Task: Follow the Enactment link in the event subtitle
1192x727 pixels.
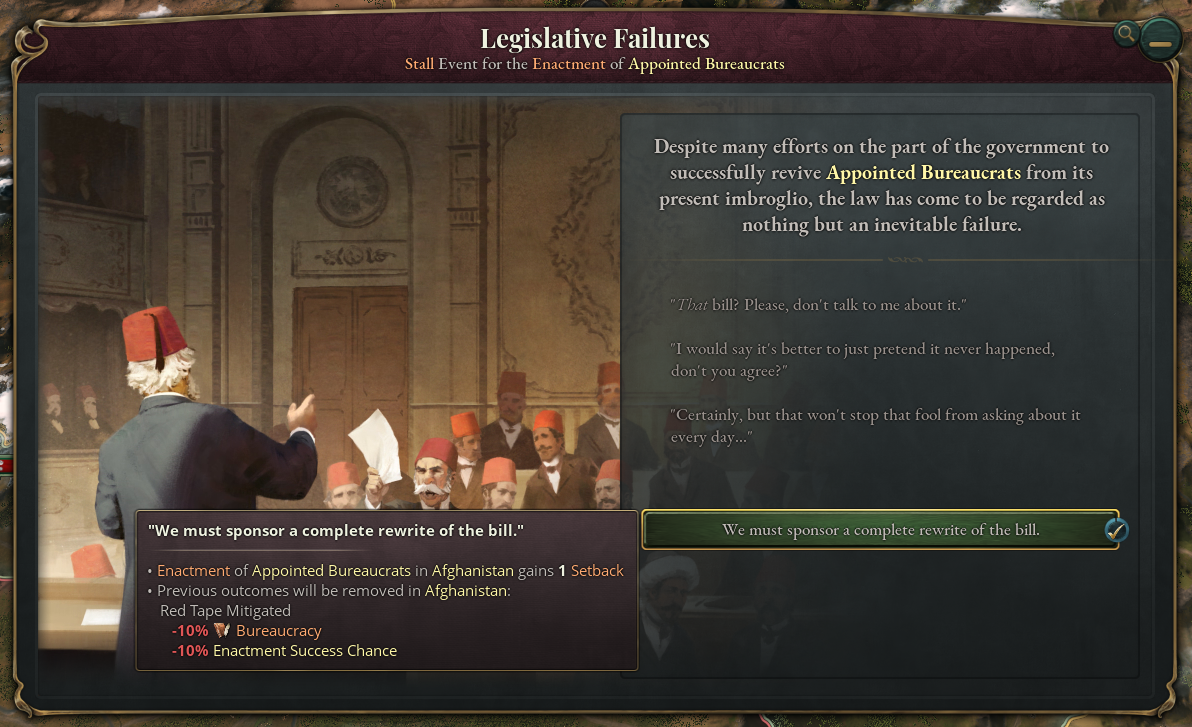Action: coord(568,64)
